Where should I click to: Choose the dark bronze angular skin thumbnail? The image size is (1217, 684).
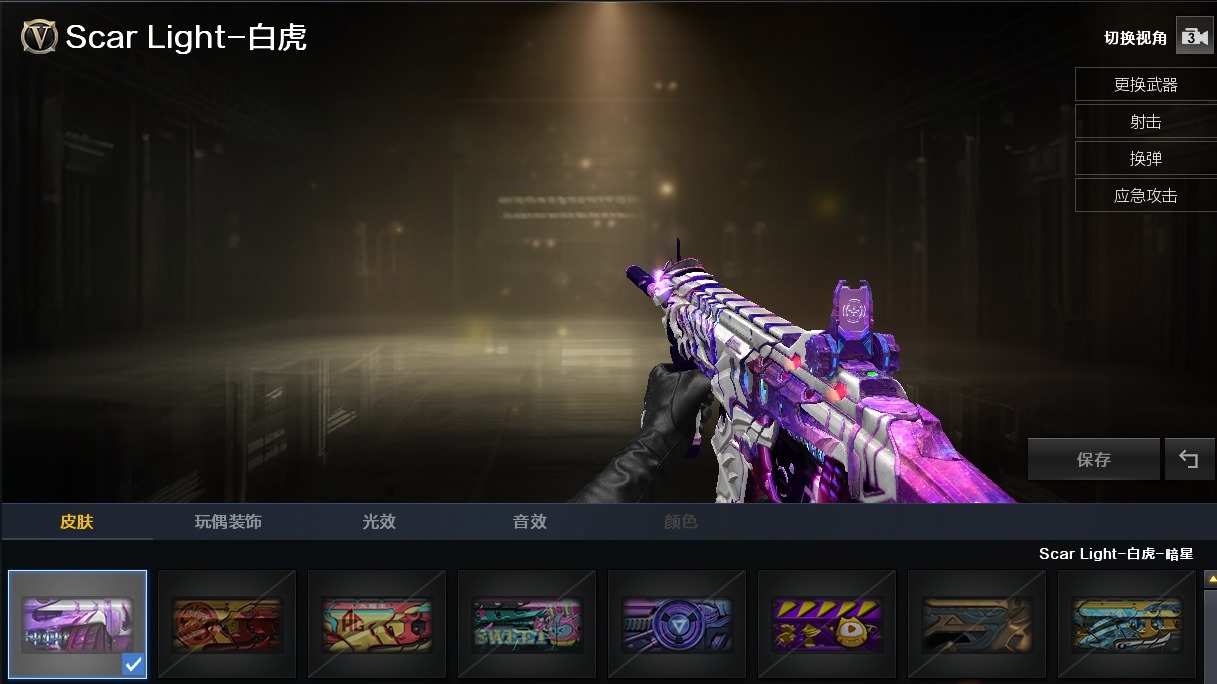click(977, 624)
